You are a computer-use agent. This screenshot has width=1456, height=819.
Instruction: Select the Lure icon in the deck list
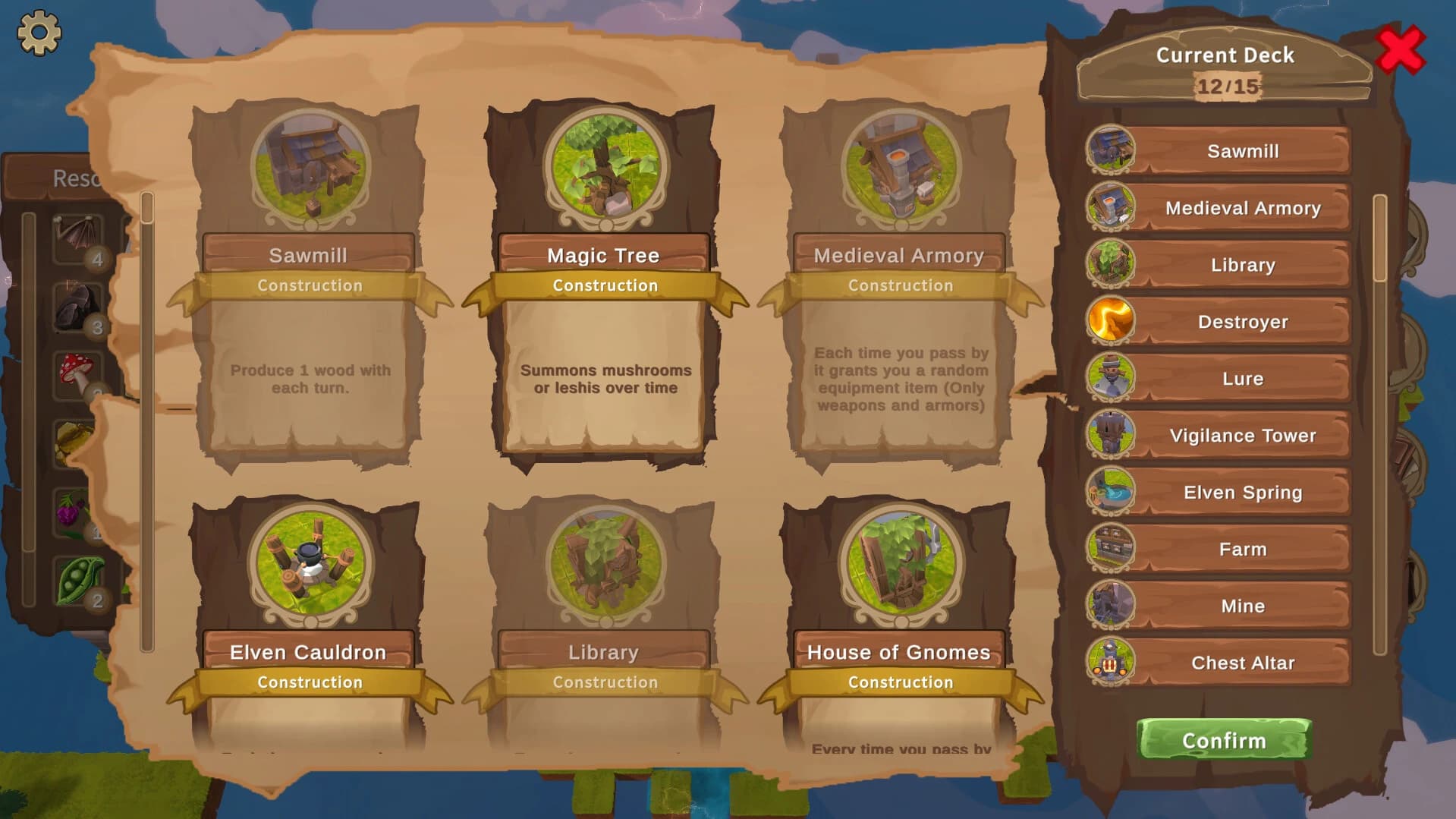coord(1110,378)
